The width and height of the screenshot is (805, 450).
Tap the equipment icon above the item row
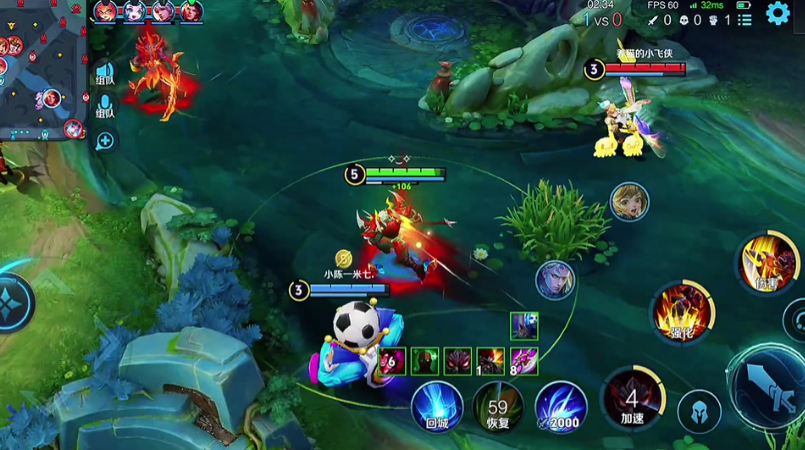click(524, 325)
